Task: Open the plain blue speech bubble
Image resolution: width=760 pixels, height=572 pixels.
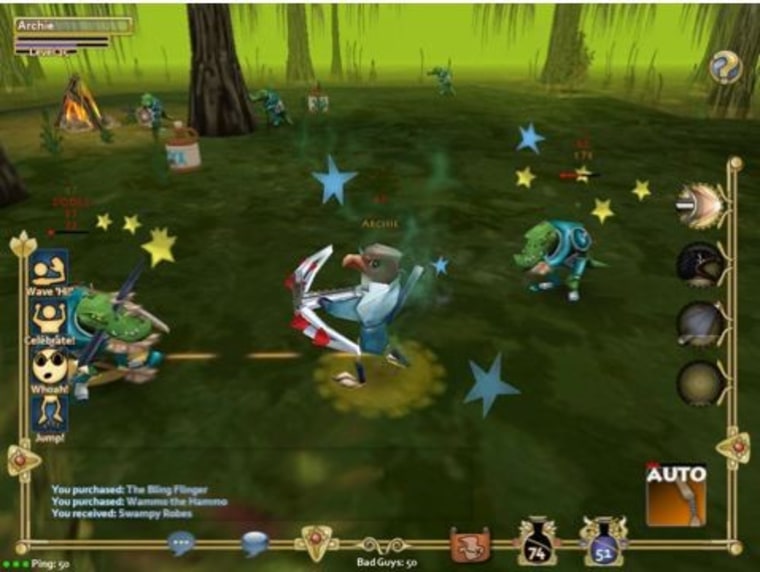Action: (x=255, y=543)
